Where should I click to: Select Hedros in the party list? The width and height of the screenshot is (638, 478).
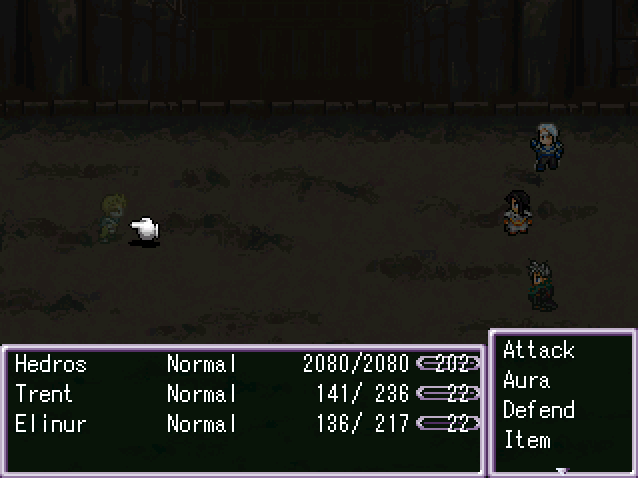(x=51, y=364)
